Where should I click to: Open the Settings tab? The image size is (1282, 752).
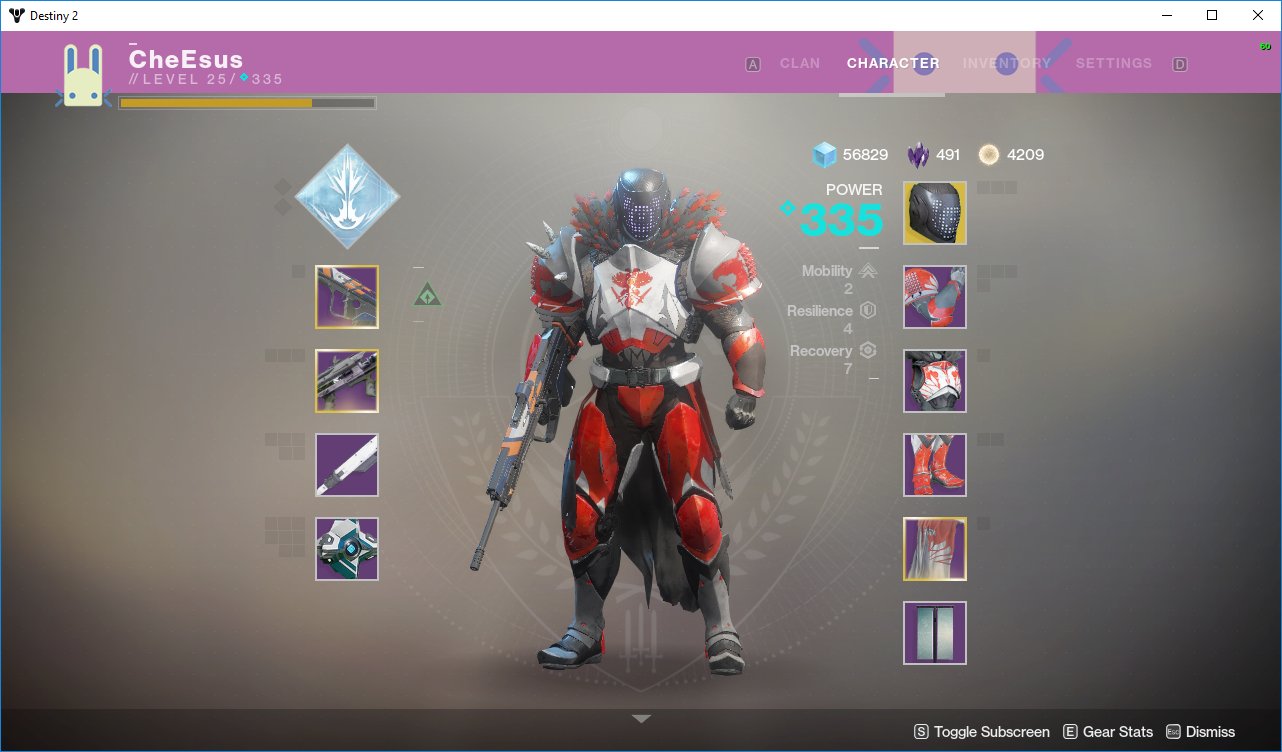pyautogui.click(x=1113, y=63)
